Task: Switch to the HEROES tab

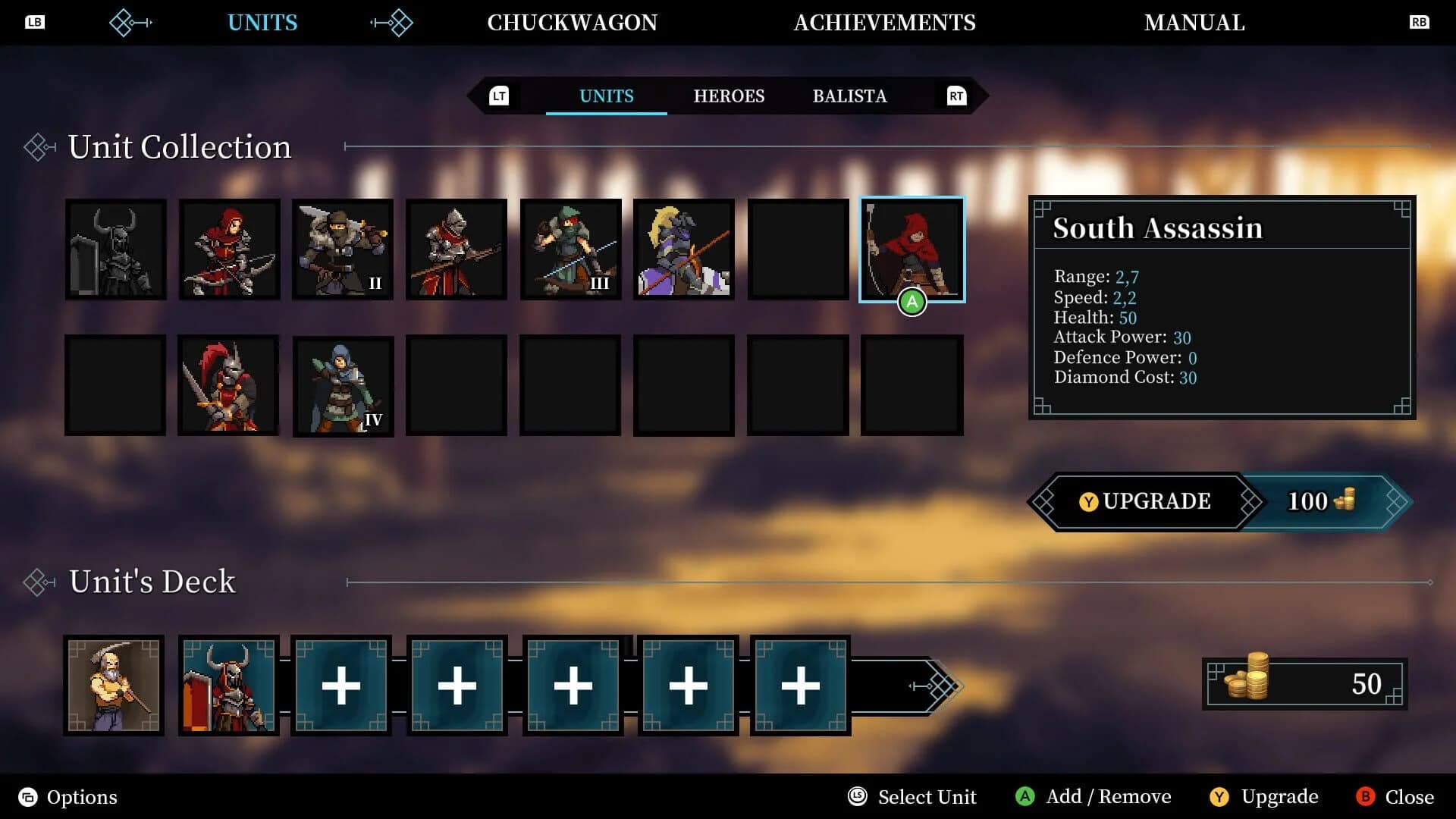Action: [729, 96]
